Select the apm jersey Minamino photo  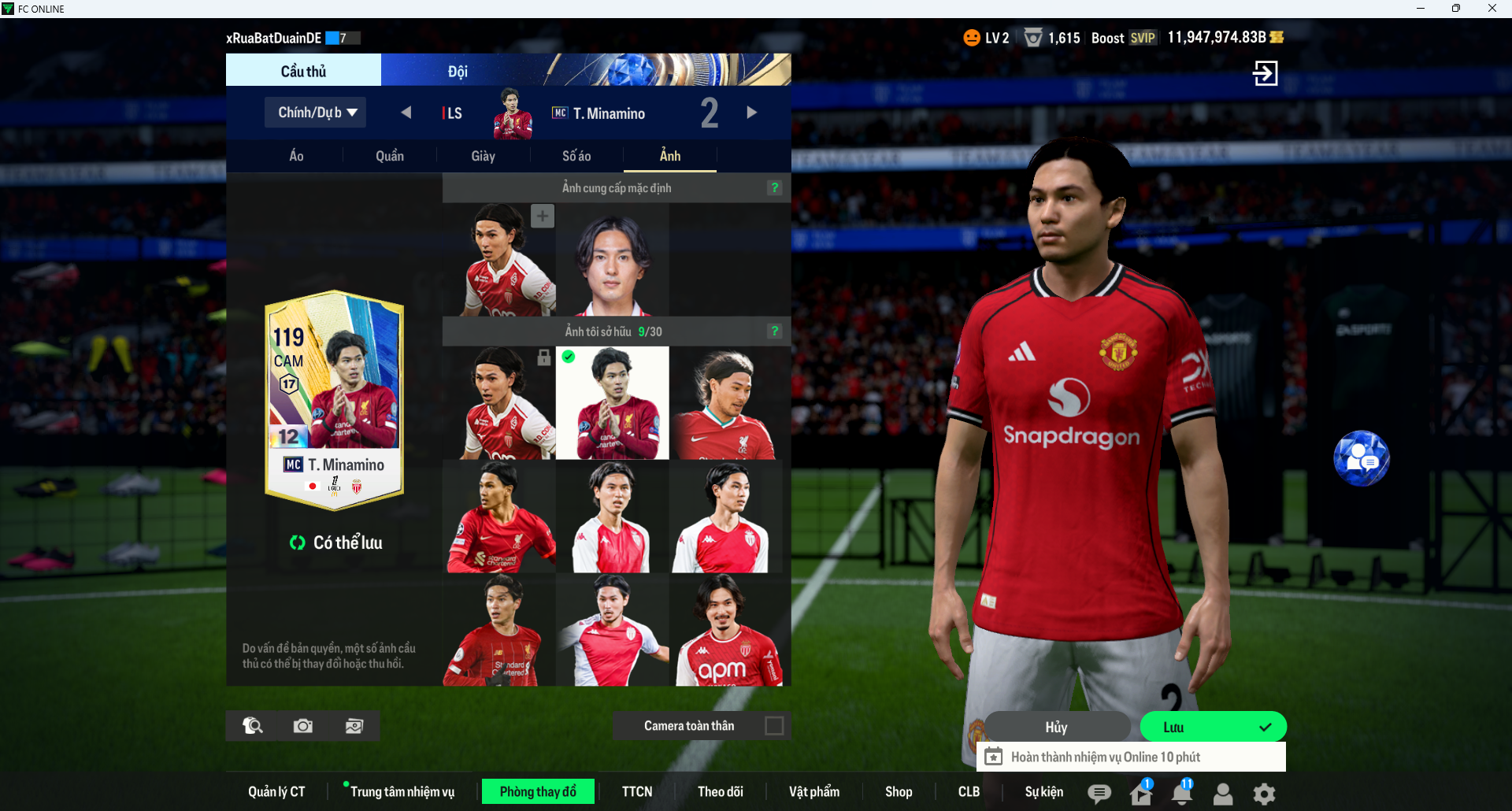click(x=726, y=630)
